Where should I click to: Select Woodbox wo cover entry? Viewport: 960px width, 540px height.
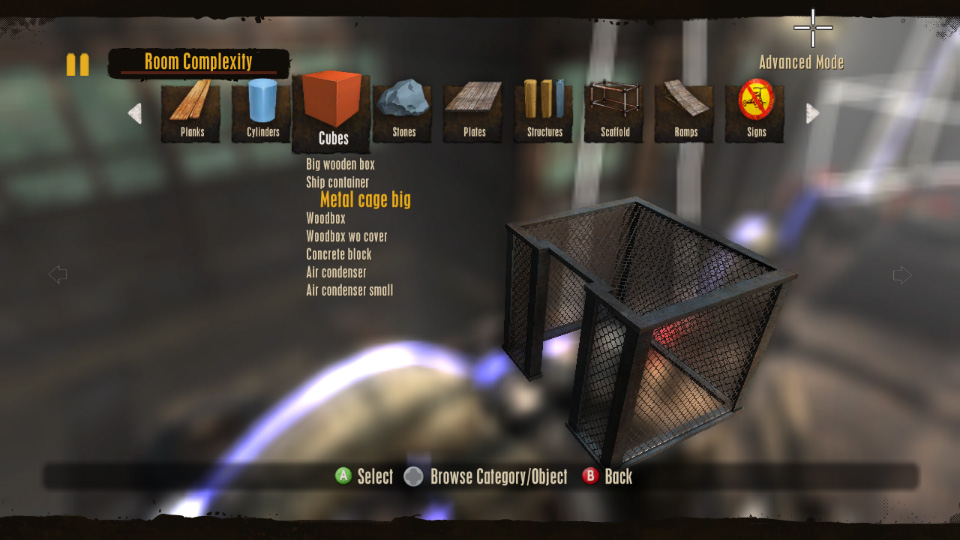click(346, 236)
